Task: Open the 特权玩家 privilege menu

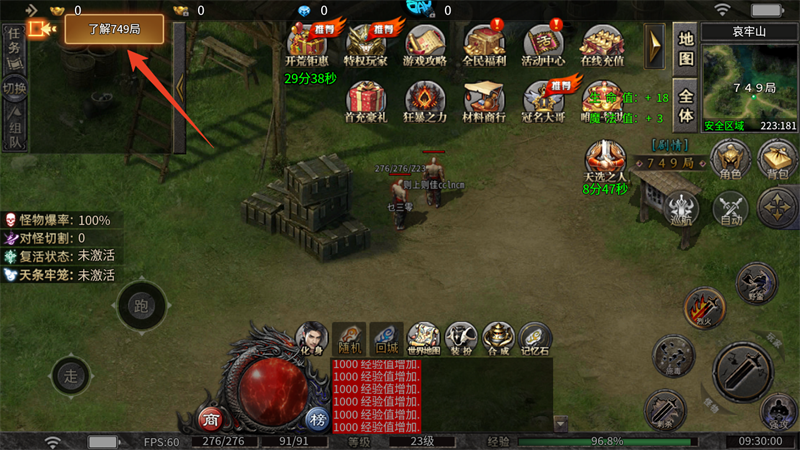Action: click(366, 43)
